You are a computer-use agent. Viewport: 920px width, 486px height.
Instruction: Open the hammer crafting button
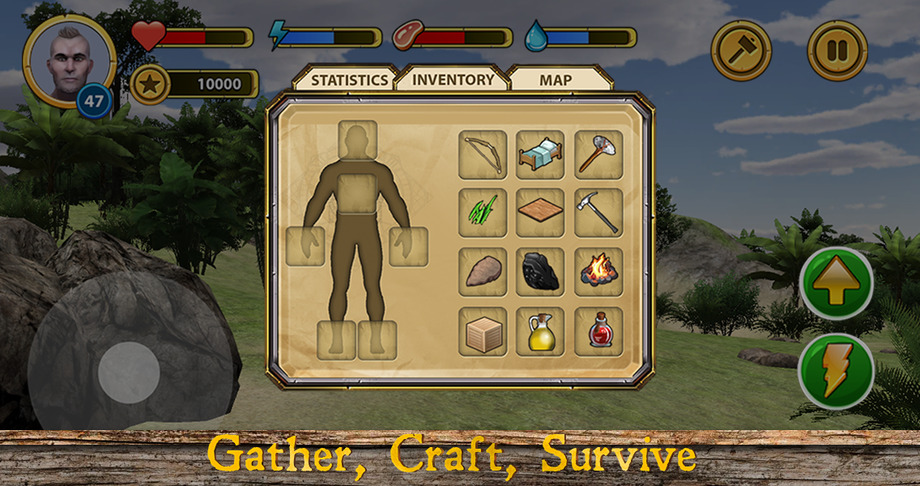pos(741,50)
